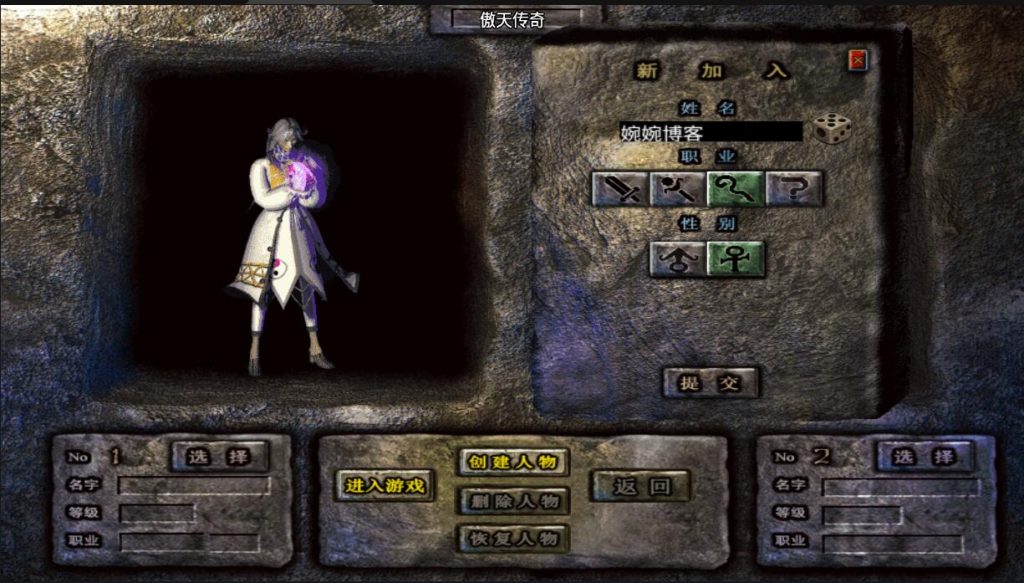The height and width of the screenshot is (583, 1024).
Task: Click 选择 for character slot No 2
Action: 924,457
